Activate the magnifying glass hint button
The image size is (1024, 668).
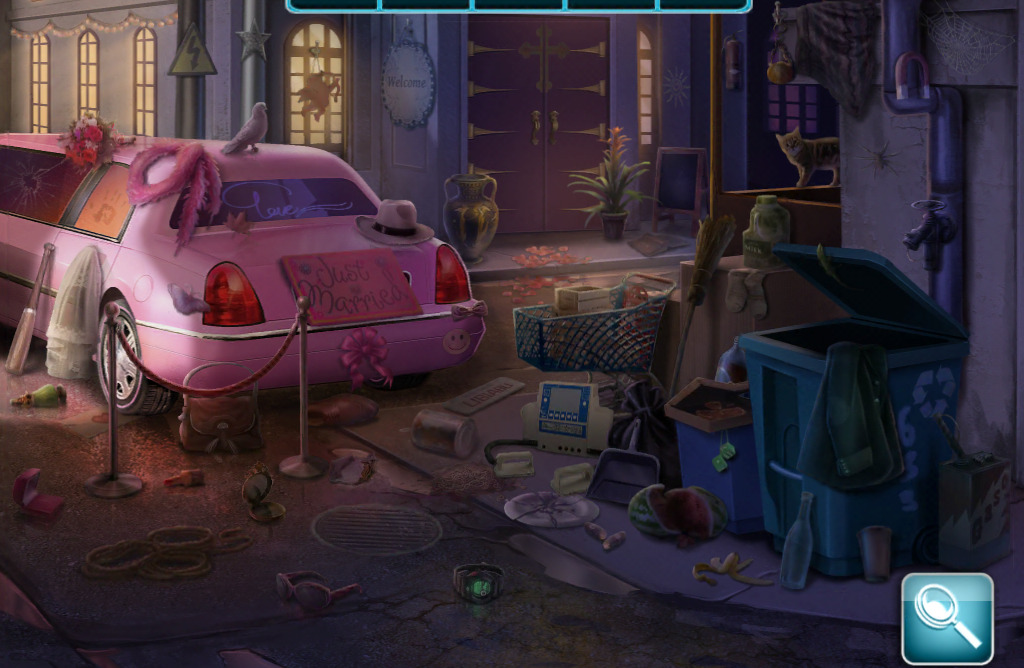pos(947,617)
